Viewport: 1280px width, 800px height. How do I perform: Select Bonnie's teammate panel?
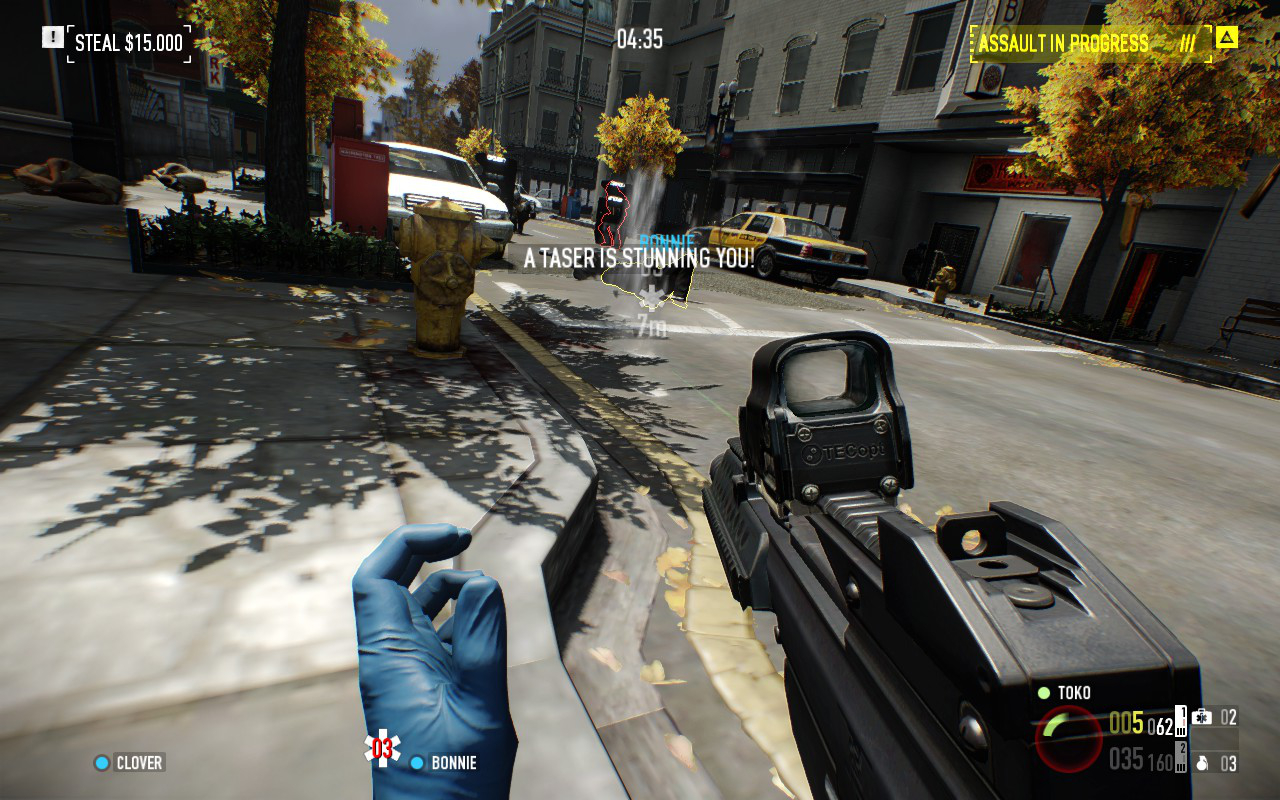(x=443, y=763)
